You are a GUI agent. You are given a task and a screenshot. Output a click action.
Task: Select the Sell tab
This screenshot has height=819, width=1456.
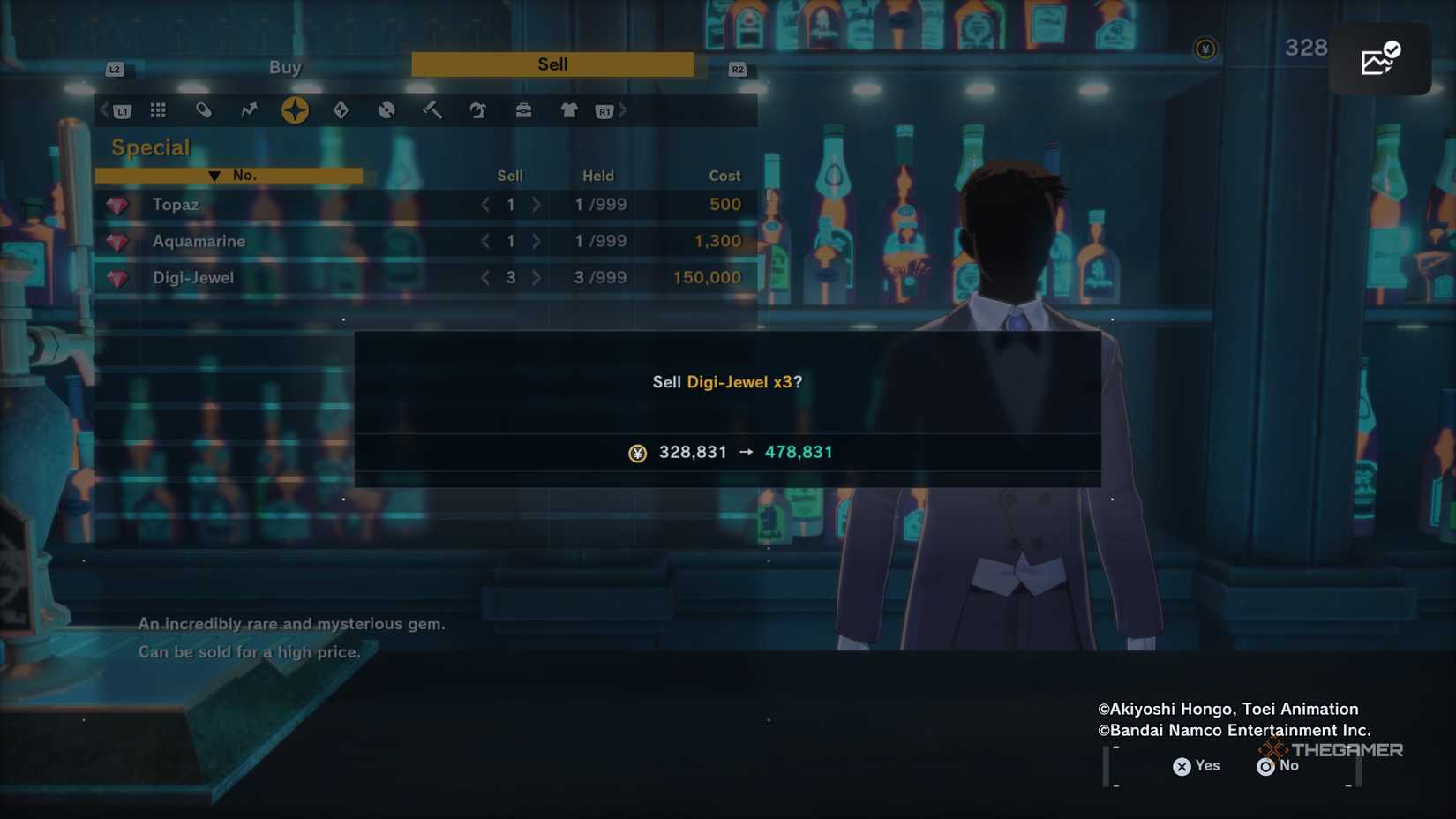(x=552, y=64)
